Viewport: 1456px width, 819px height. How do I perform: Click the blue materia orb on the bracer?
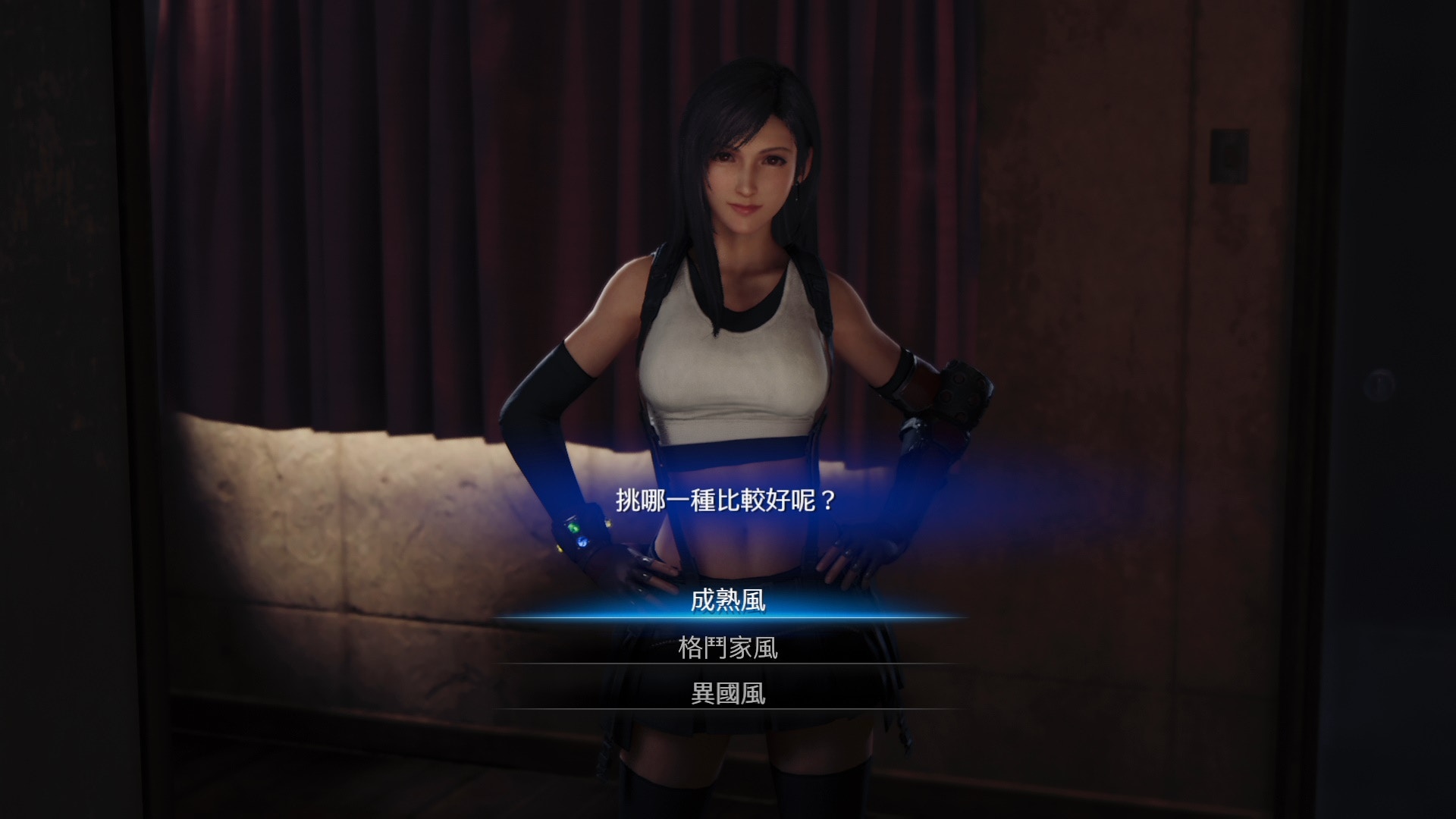tap(582, 541)
